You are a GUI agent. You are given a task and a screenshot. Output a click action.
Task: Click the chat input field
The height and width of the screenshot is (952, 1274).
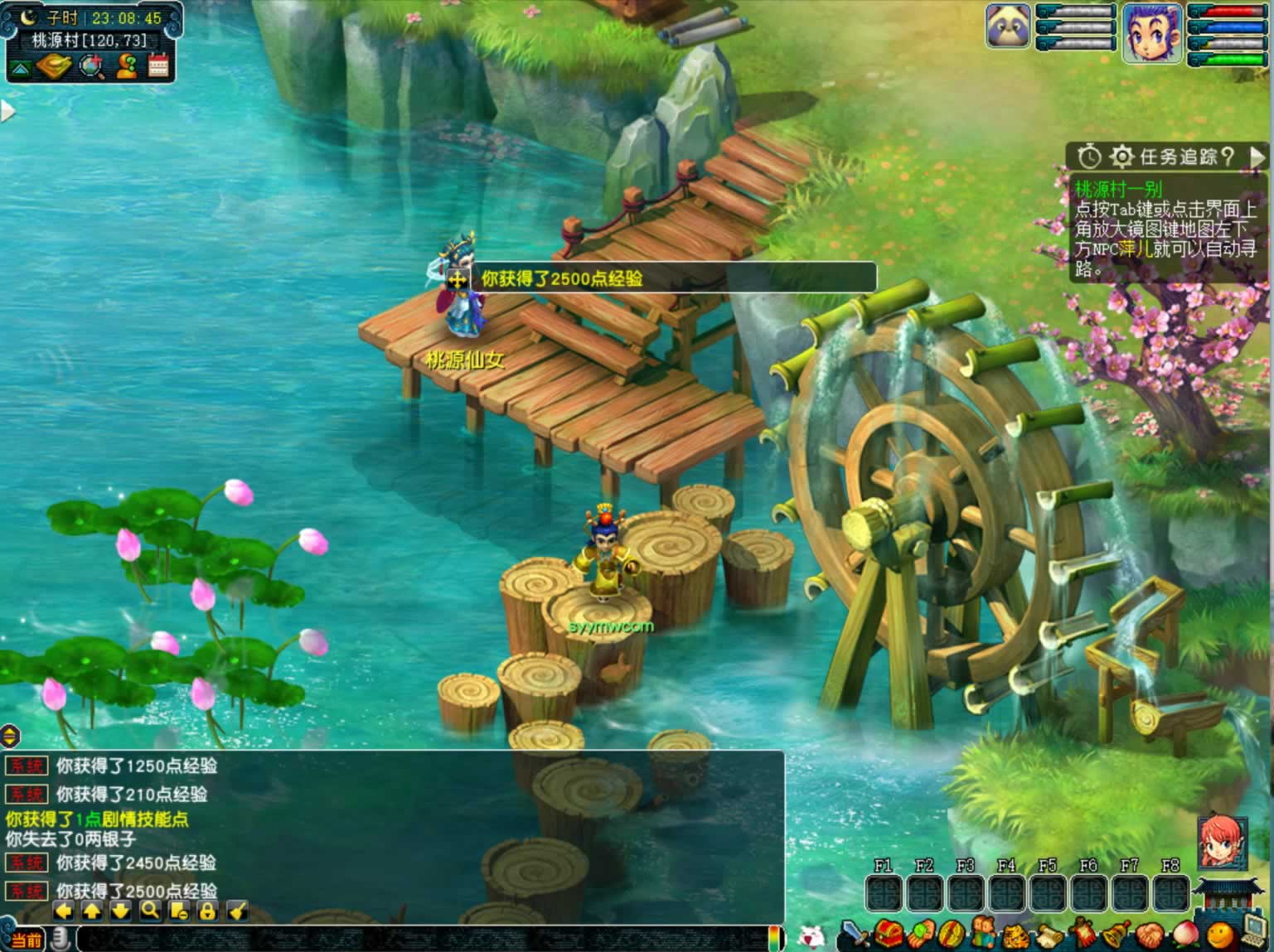[423, 939]
